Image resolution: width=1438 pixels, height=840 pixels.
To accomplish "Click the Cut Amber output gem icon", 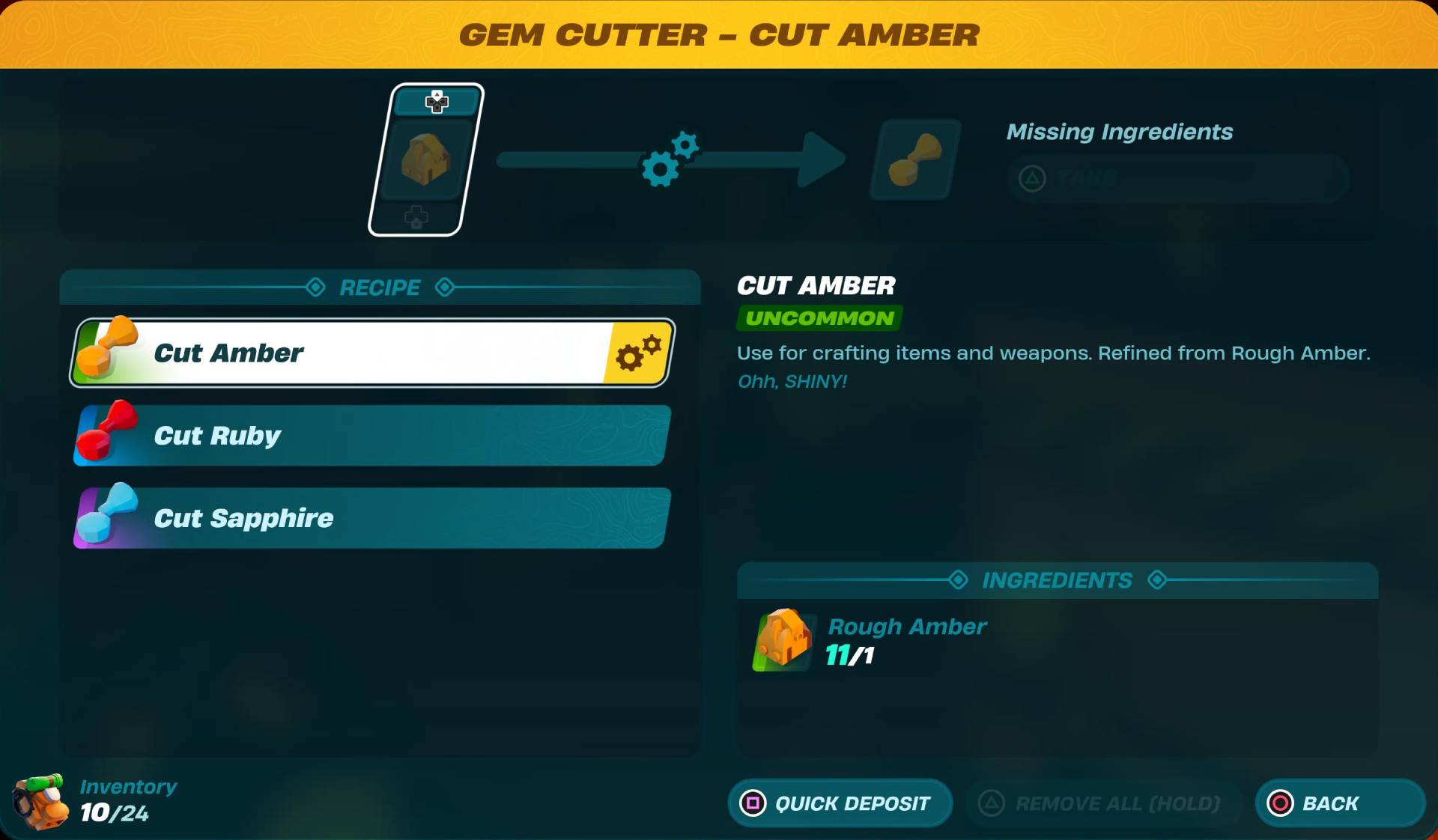I will [914, 159].
